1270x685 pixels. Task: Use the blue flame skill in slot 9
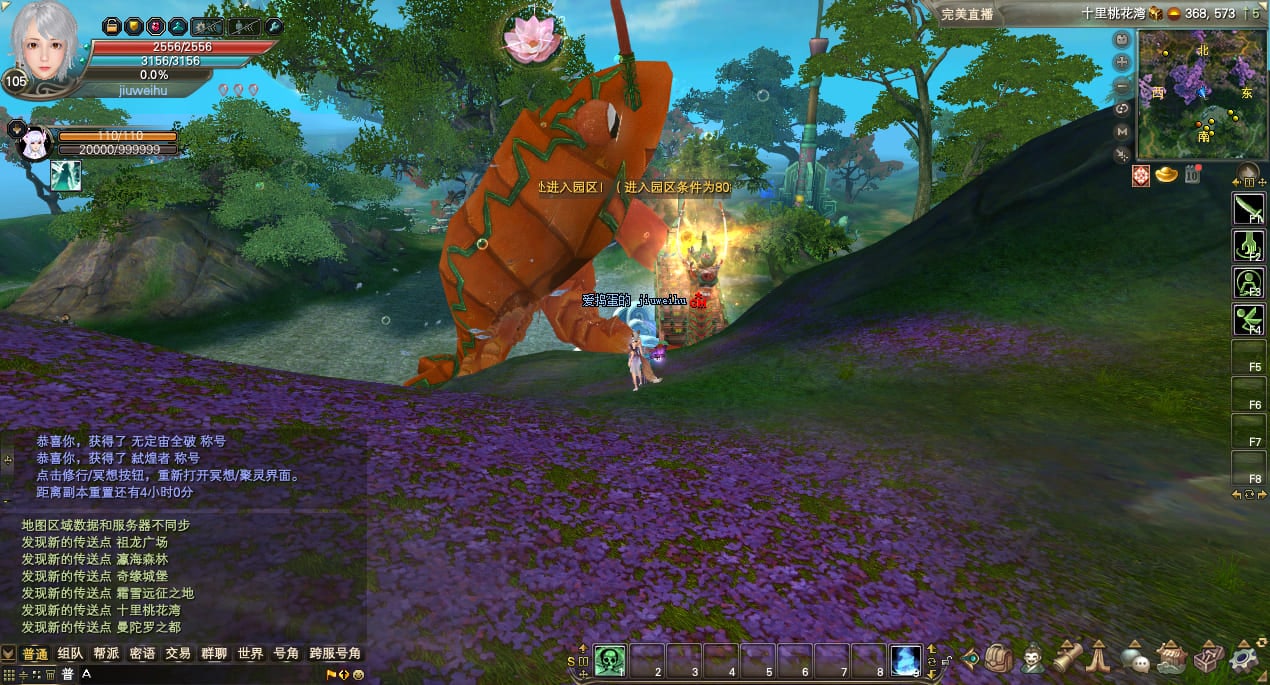click(x=906, y=660)
